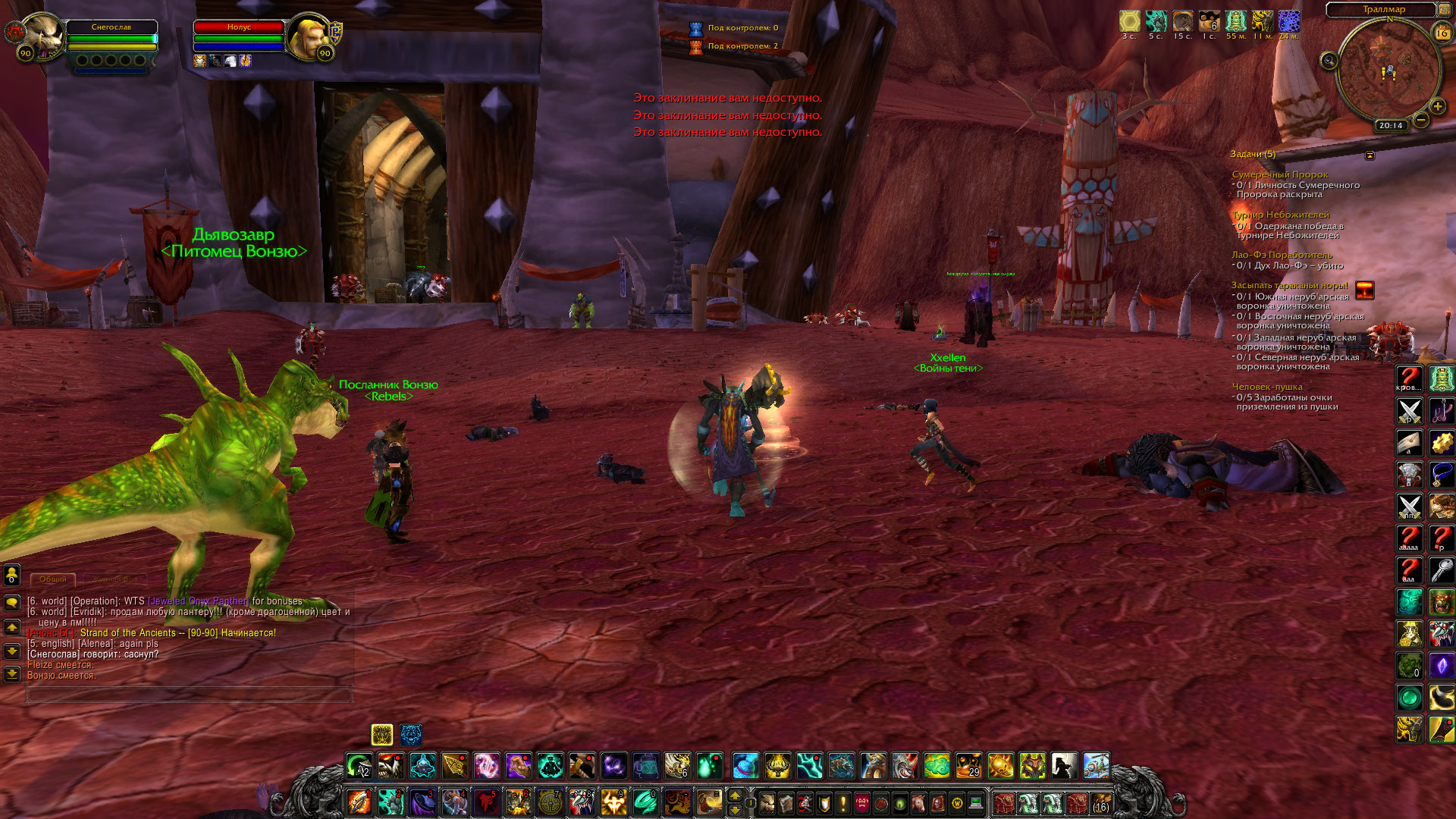This screenshot has width=1456, height=819.
Task: Collapse the Задачи quest tracker
Action: (x=1370, y=155)
